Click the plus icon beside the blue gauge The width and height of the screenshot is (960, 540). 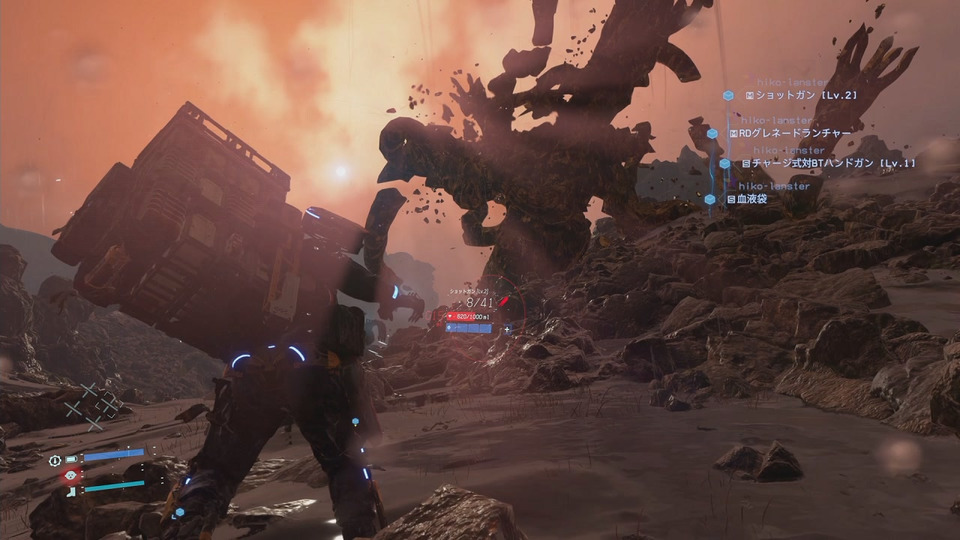point(508,328)
